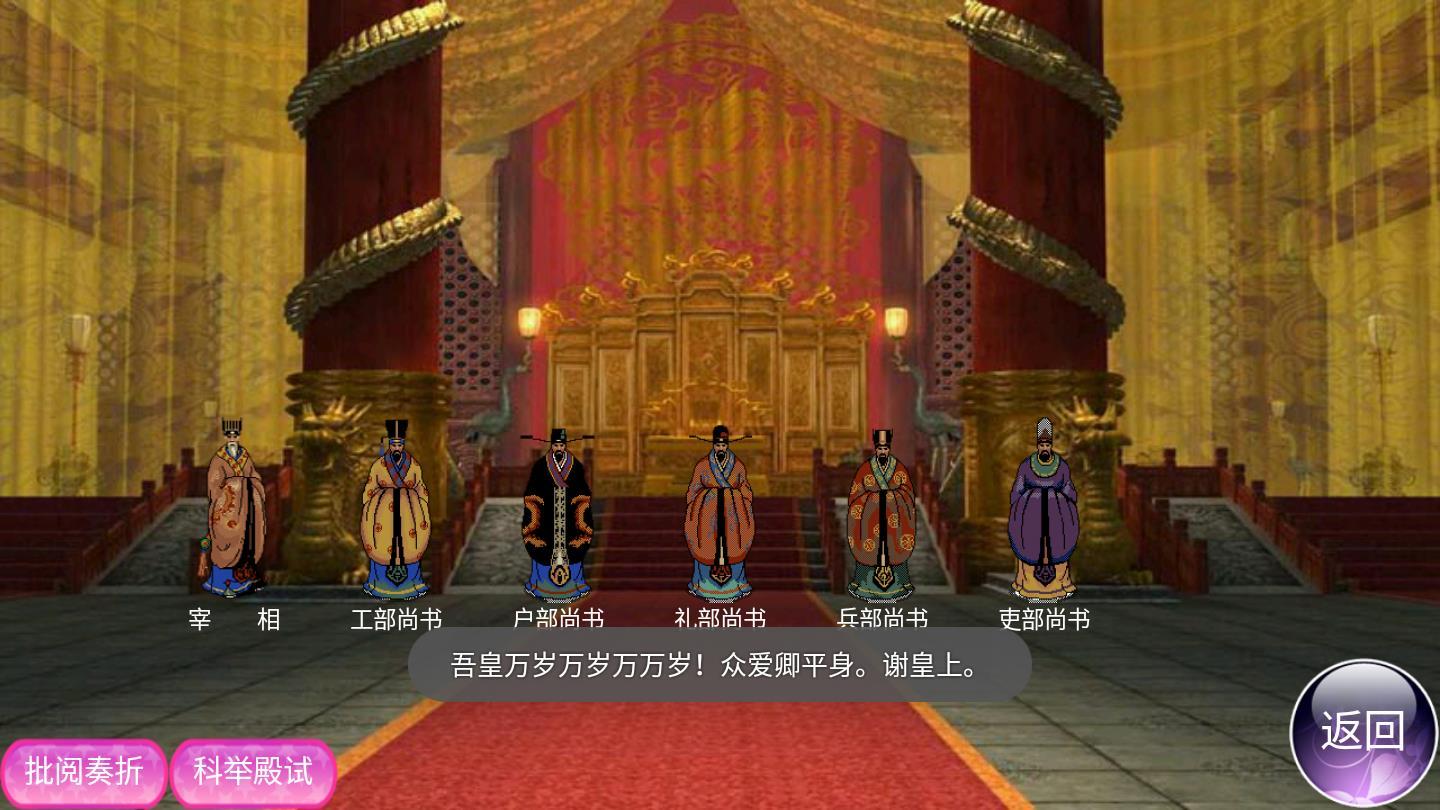Open 科举殿试 palace examination

251,772
